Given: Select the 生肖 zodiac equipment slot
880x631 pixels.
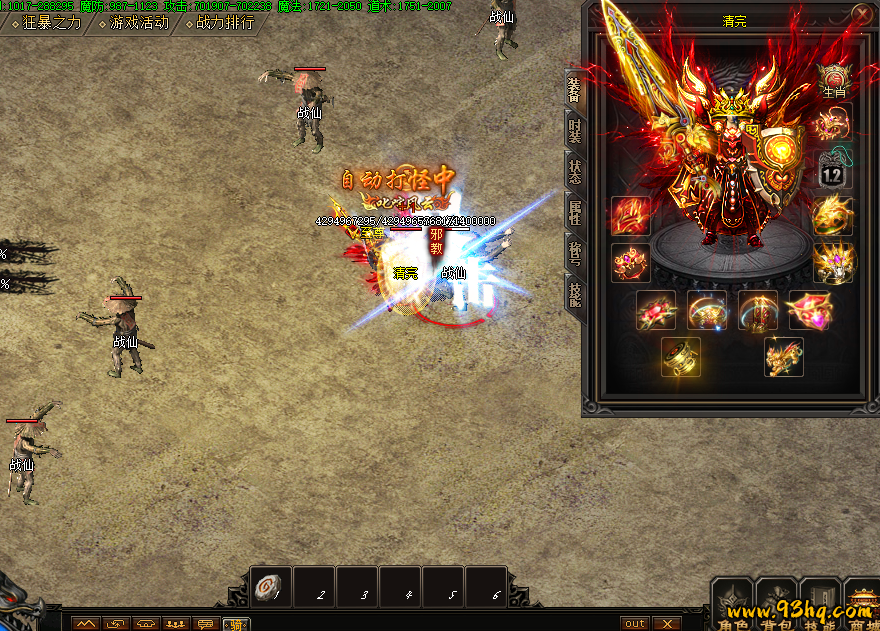Looking at the screenshot, I should [834, 80].
